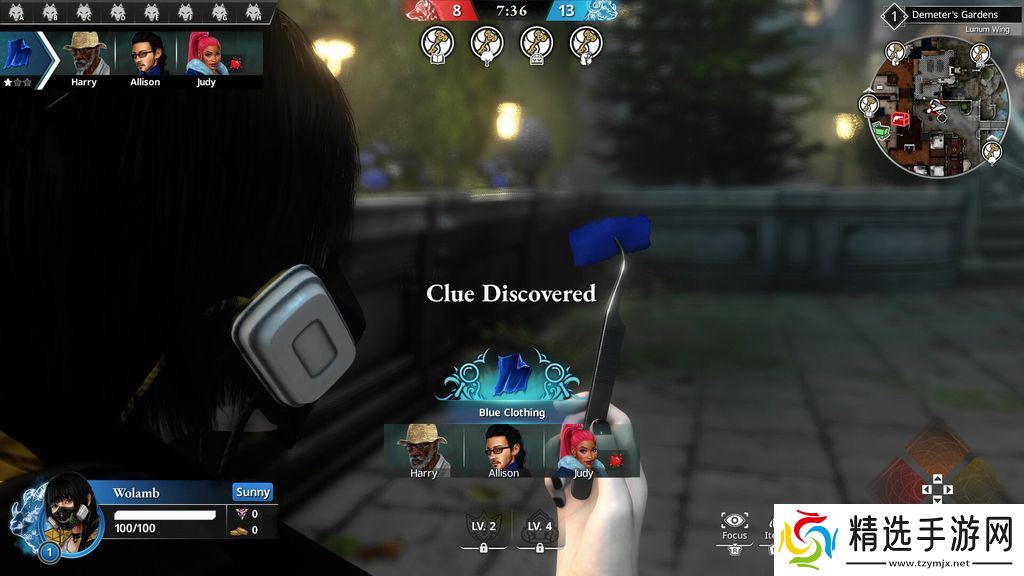Screen dimensions: 1024x576
Task: Pick Judy's portrait below Blue Clothing label
Action: (582, 450)
